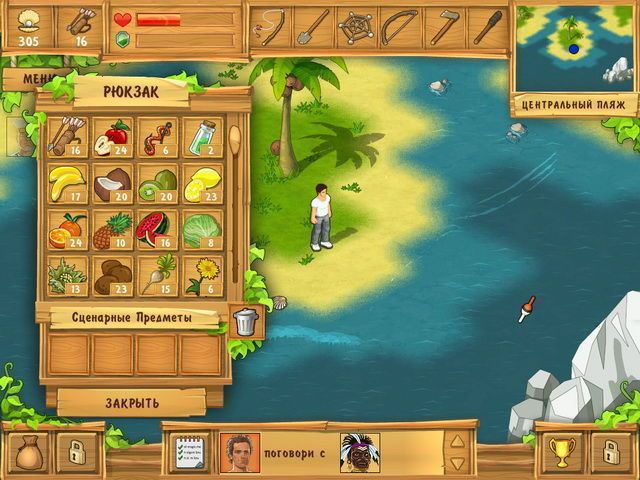The width and height of the screenshot is (640, 480).
Task: Choose the axe tool
Action: 443,27
